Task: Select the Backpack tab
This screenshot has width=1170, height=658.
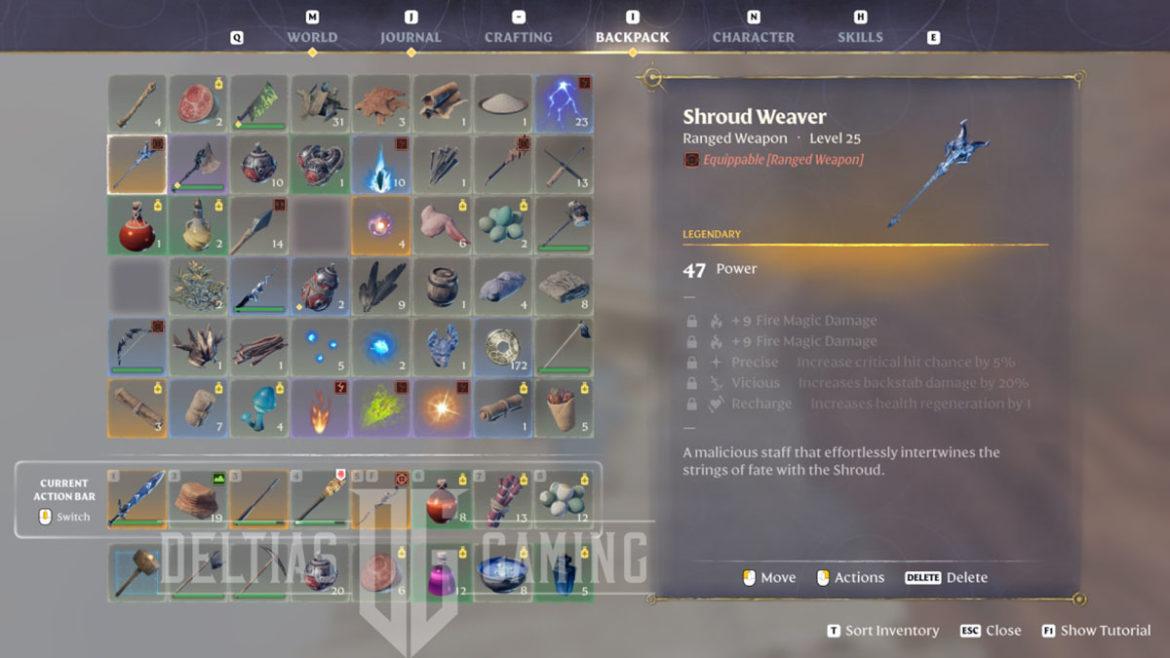Action: tap(632, 37)
